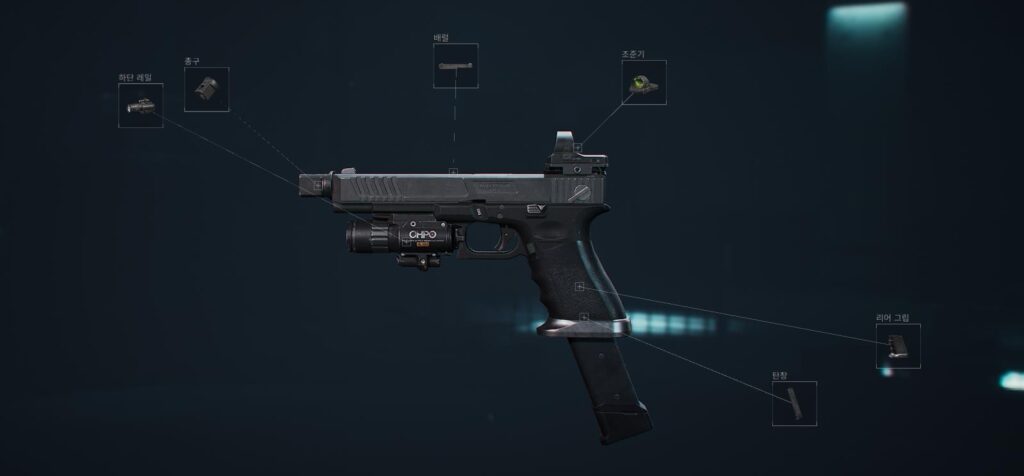
Task: Choose the 배럴 (barrel) attachment slot
Action: [455, 66]
